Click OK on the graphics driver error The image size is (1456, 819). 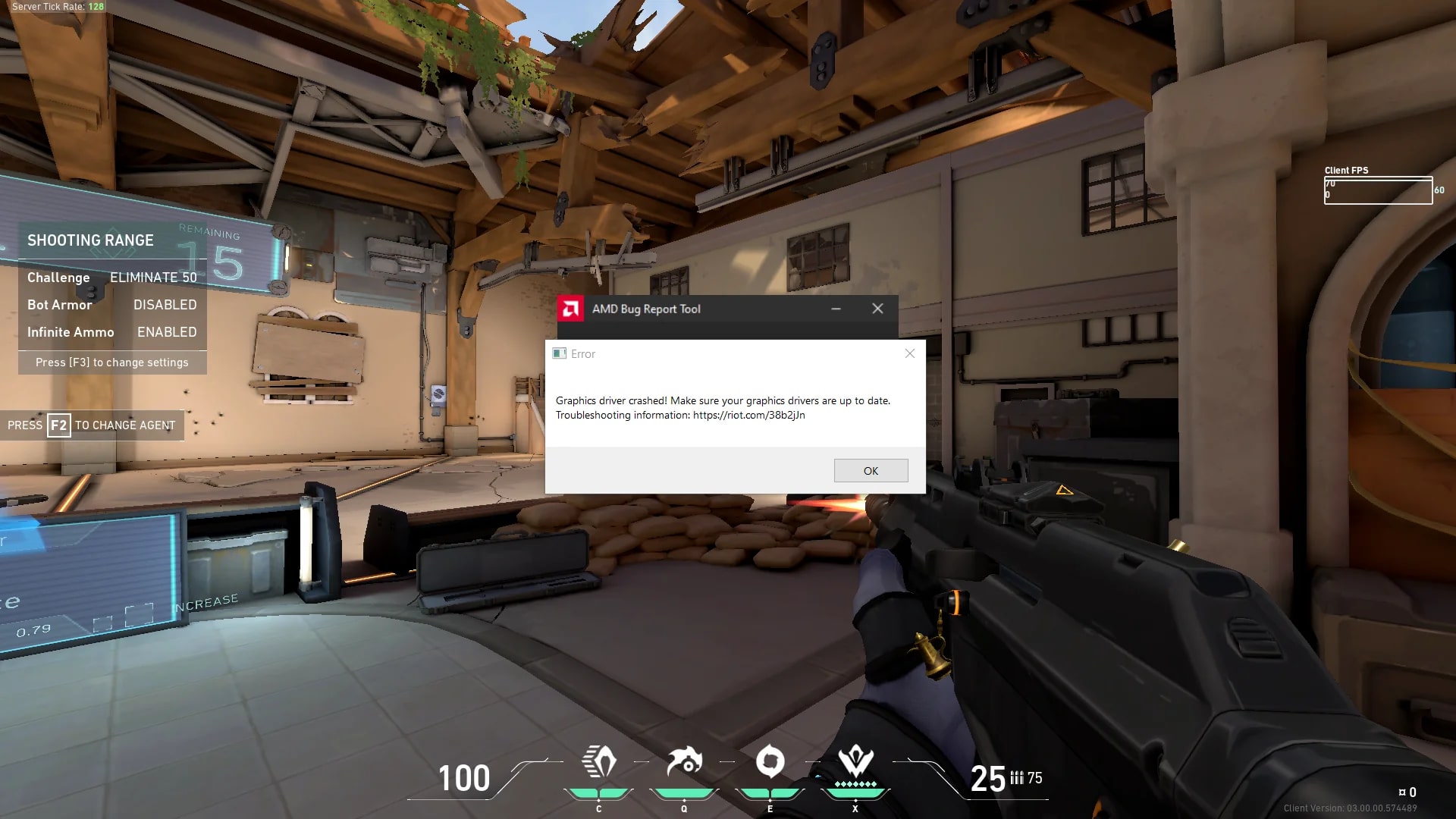(x=871, y=471)
